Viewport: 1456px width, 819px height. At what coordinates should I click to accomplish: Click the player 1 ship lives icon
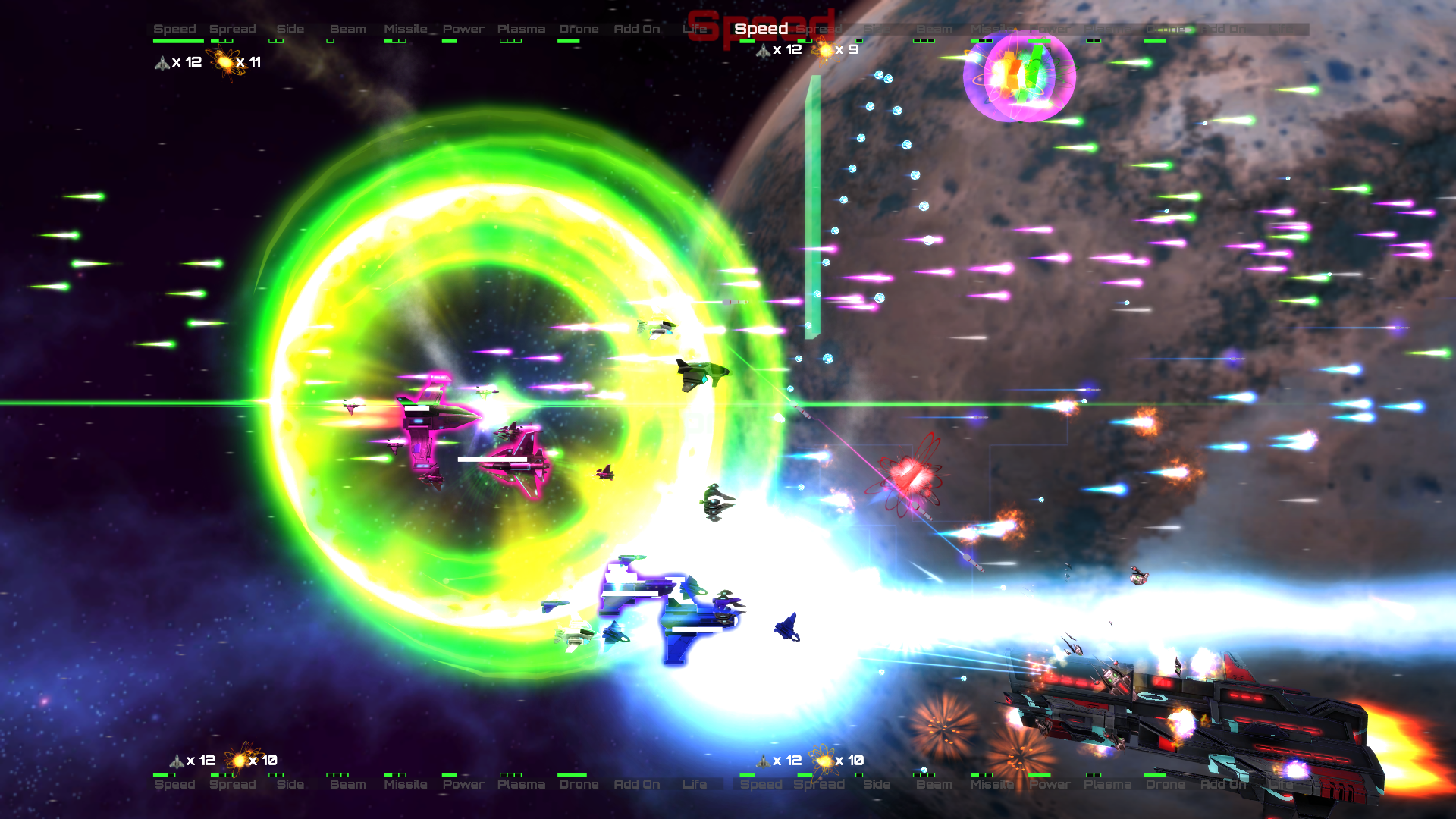[162, 62]
